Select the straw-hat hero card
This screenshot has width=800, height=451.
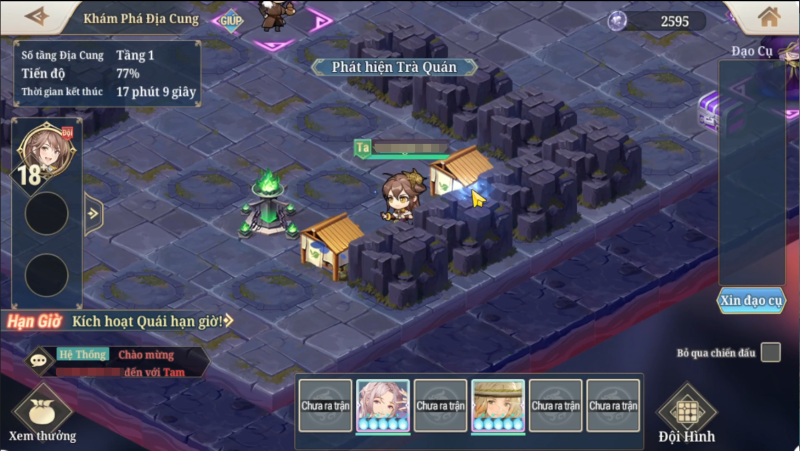[x=498, y=405]
